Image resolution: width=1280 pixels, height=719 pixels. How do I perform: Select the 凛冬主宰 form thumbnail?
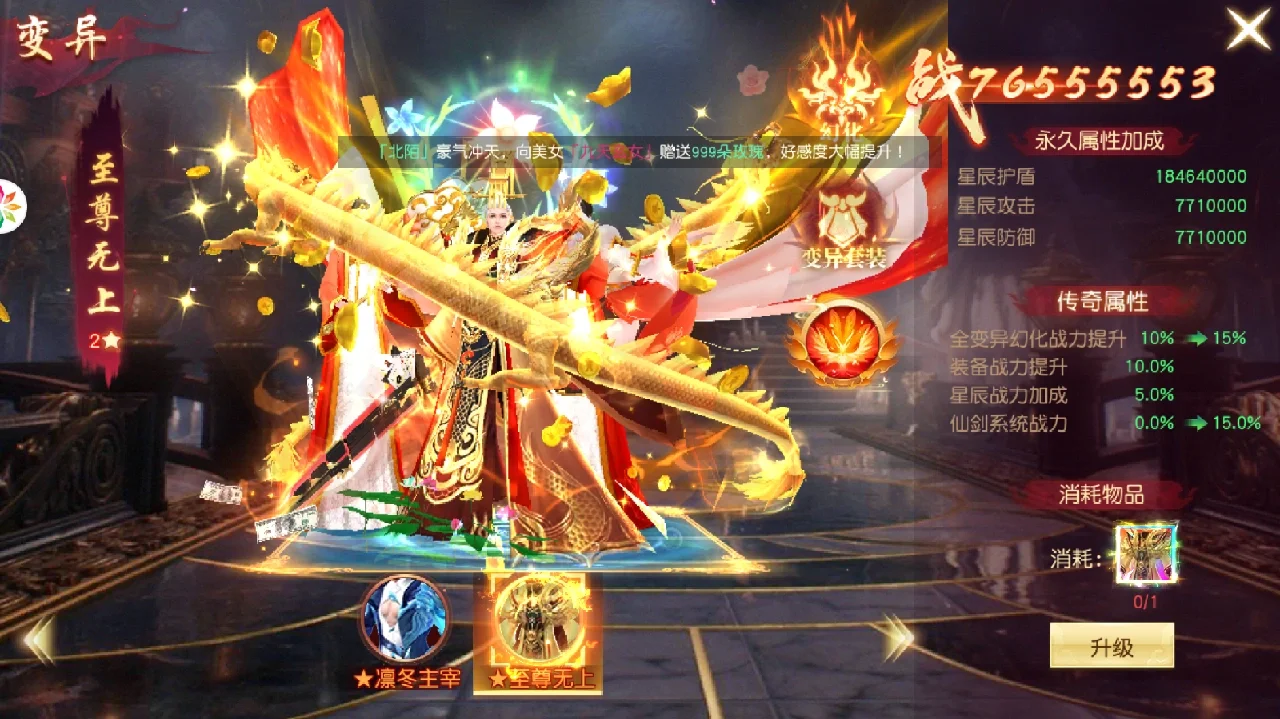pos(405,618)
